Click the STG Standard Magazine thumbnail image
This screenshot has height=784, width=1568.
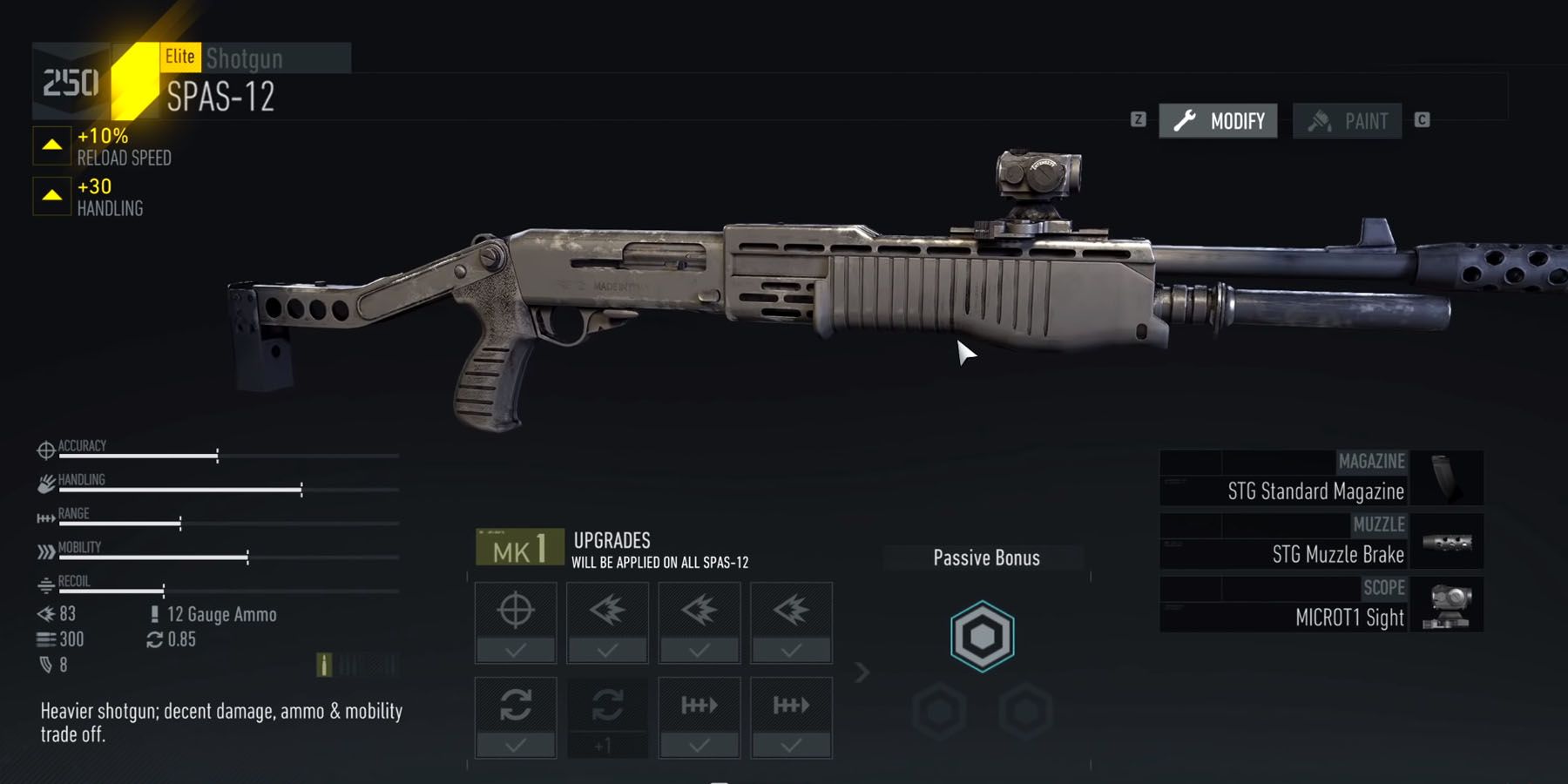[x=1447, y=476]
